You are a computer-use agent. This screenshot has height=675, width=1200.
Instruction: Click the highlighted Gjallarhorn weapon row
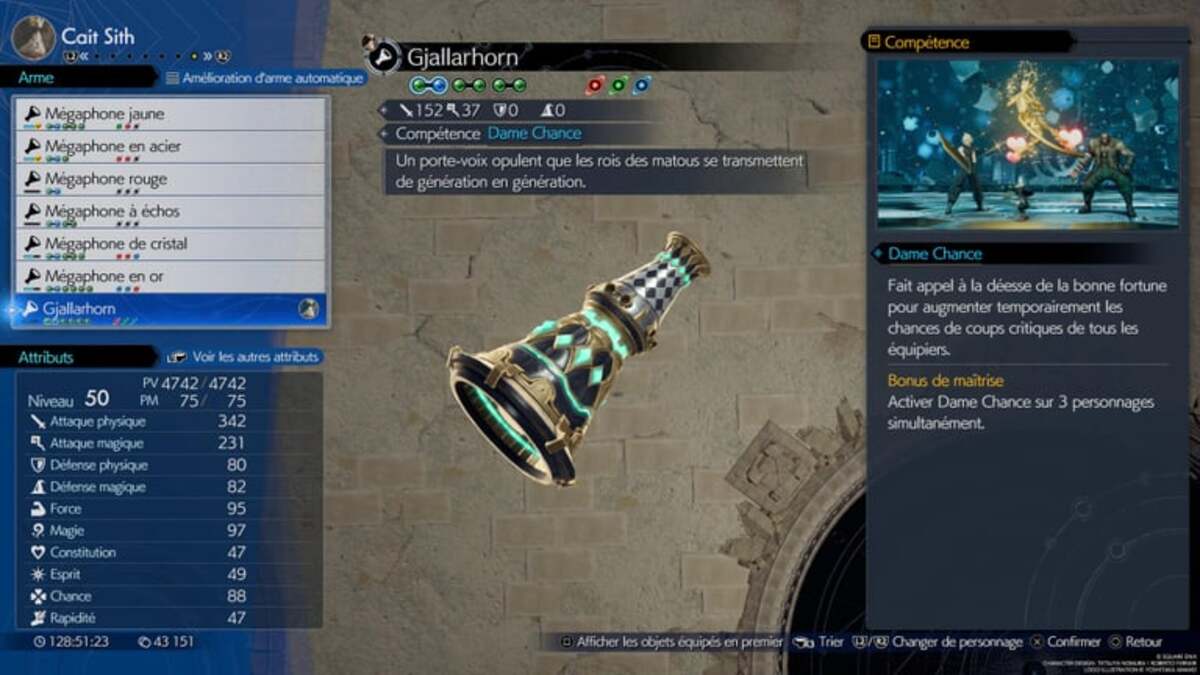(170, 310)
